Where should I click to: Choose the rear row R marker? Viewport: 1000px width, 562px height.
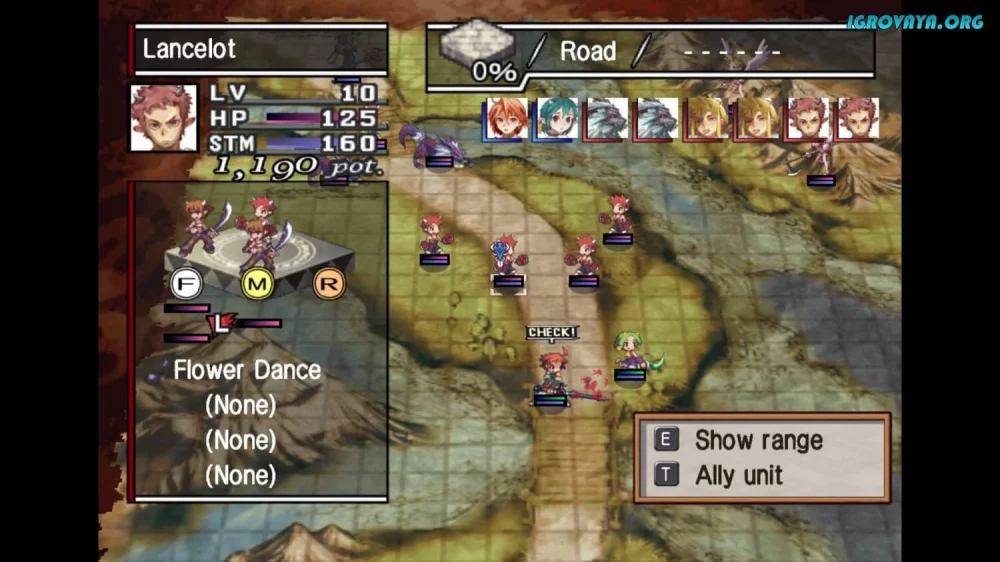327,284
